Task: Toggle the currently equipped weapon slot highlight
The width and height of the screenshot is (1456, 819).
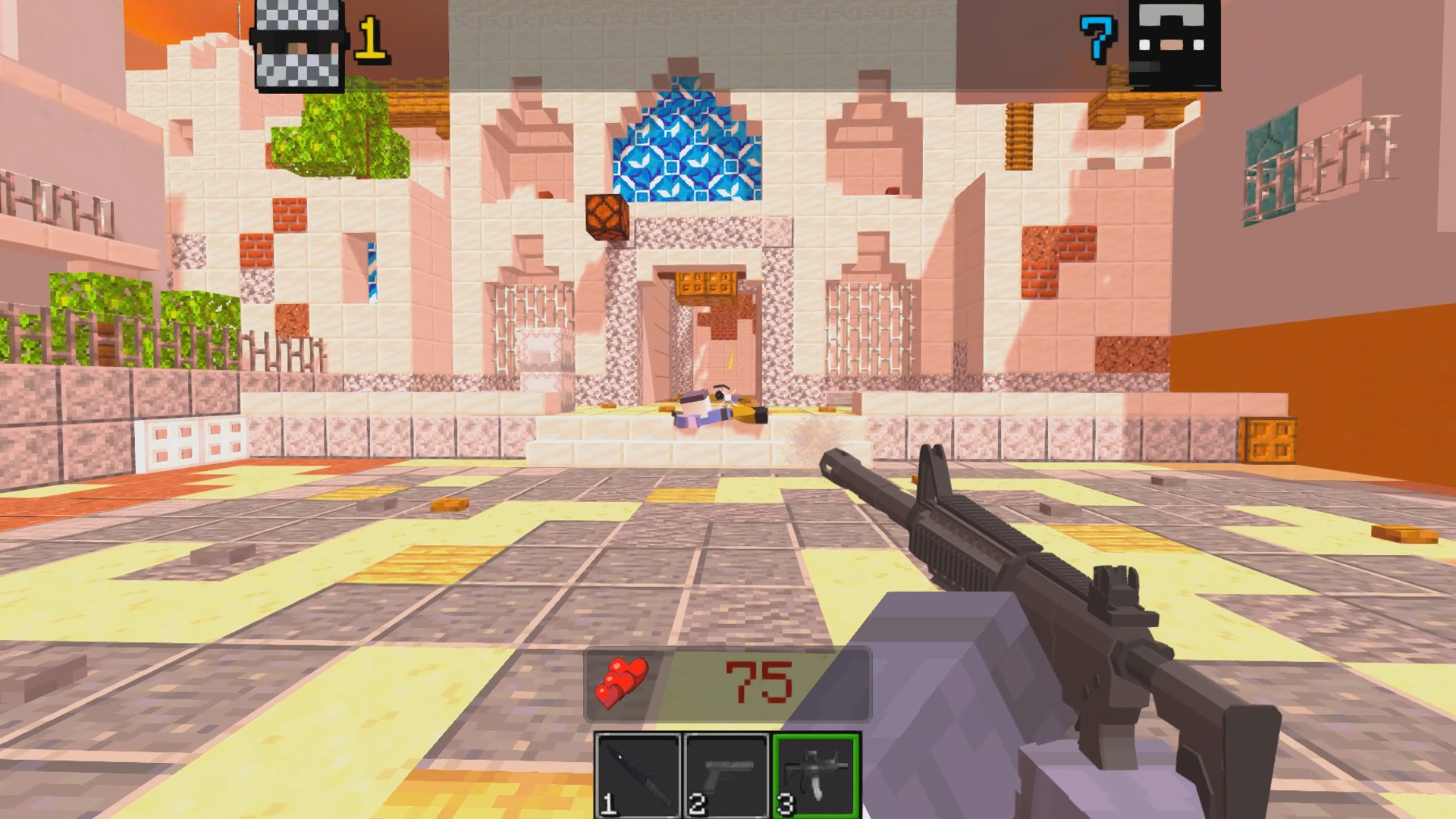Action: coord(815,773)
